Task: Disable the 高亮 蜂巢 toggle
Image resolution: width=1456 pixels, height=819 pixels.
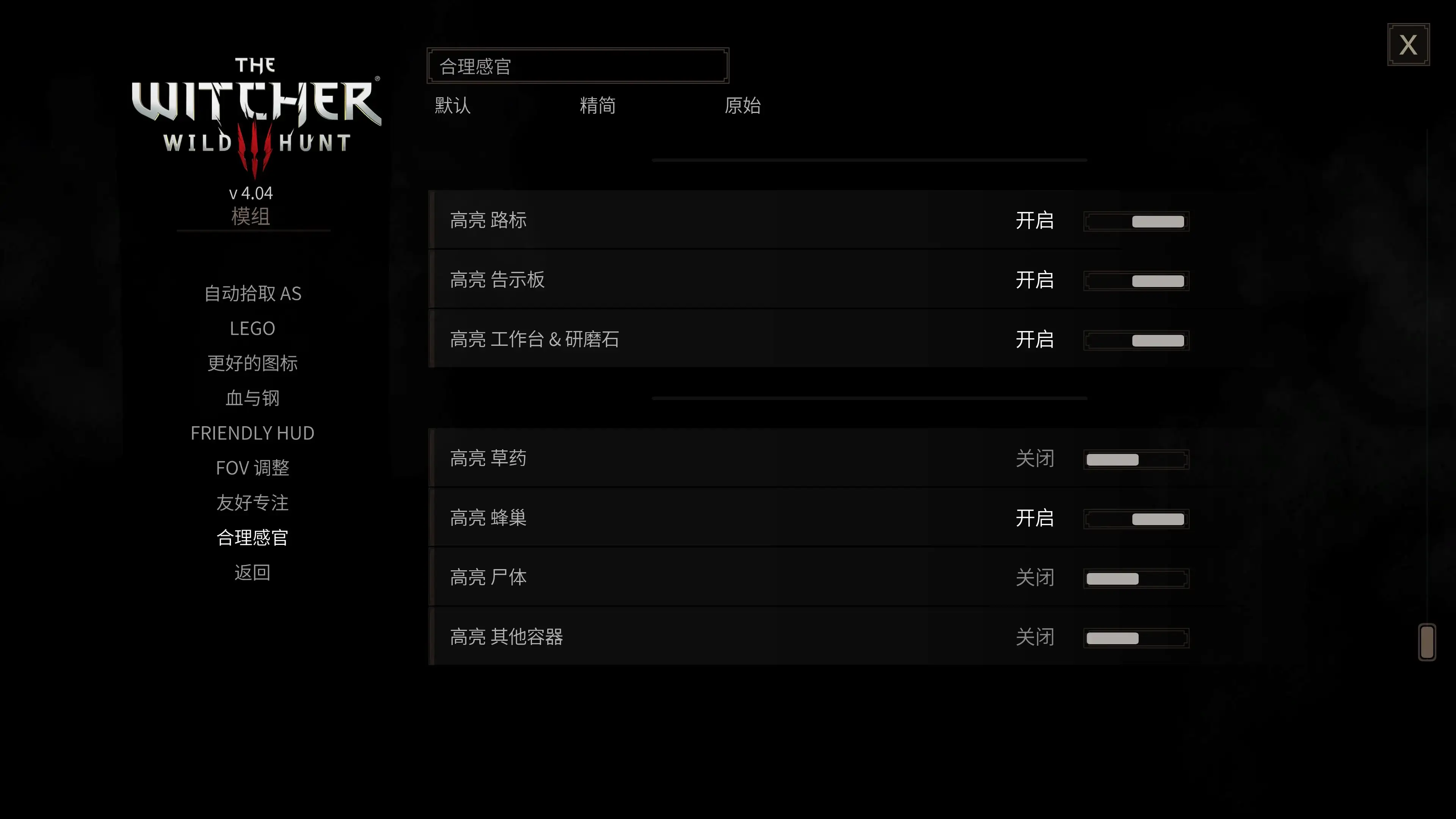Action: pyautogui.click(x=1136, y=518)
